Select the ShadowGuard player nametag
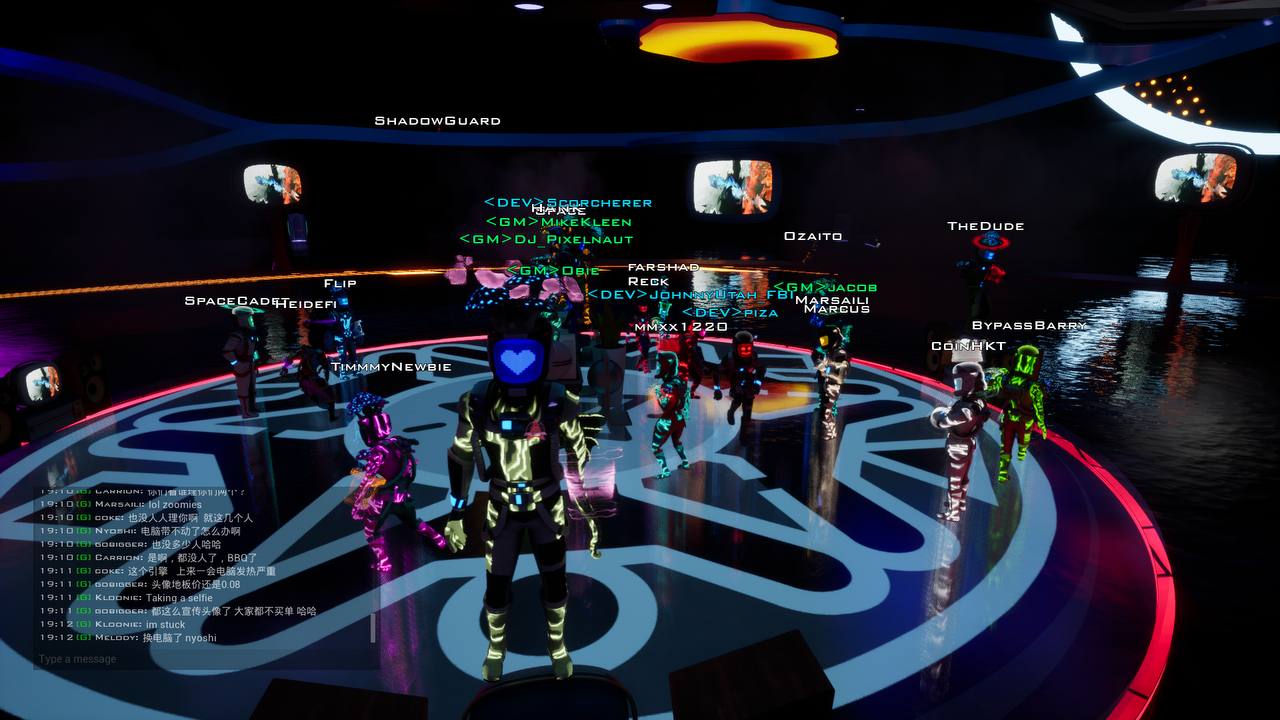The image size is (1280, 720). (x=436, y=119)
